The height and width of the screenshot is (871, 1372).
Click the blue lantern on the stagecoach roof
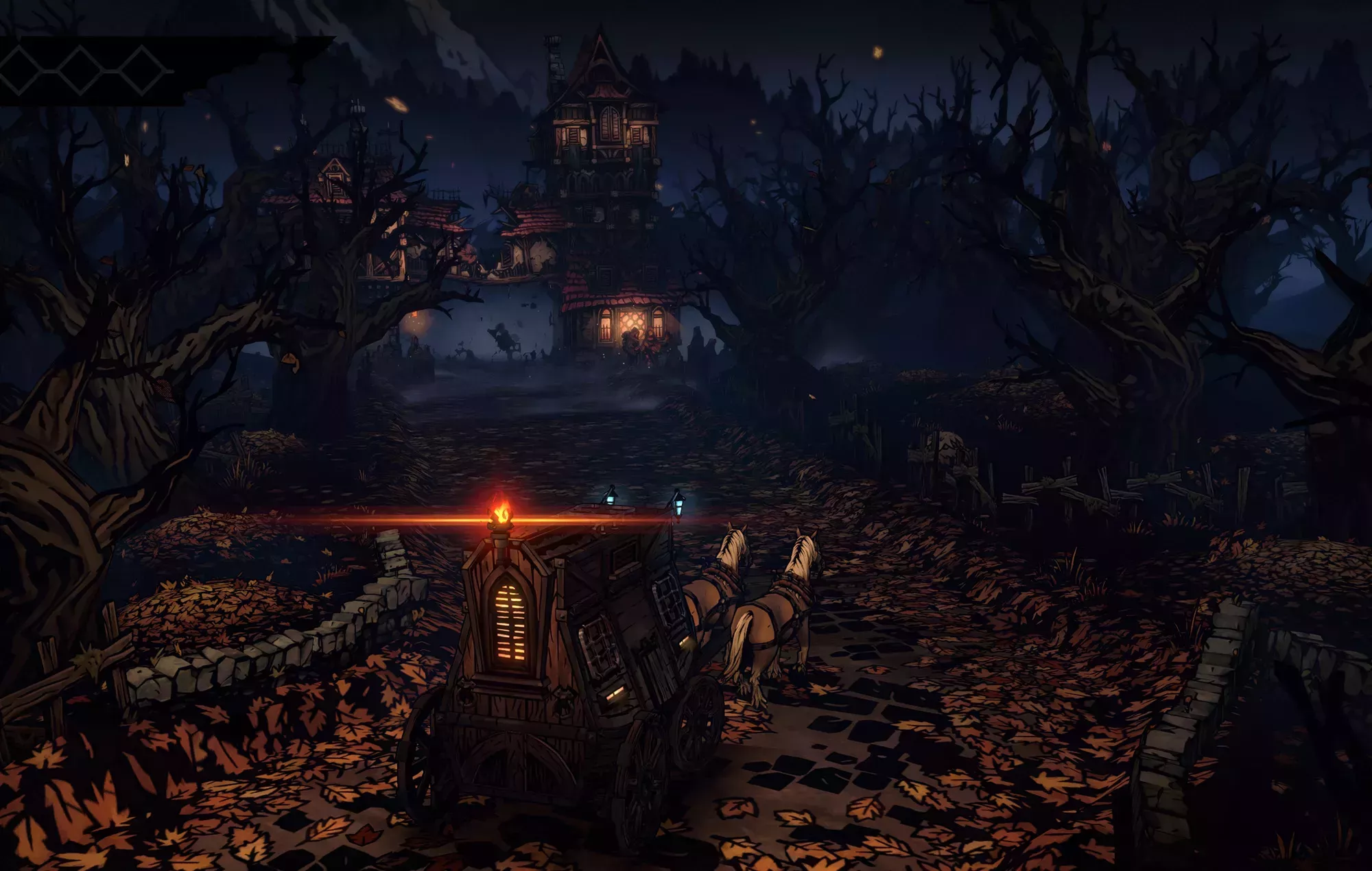(611, 499)
